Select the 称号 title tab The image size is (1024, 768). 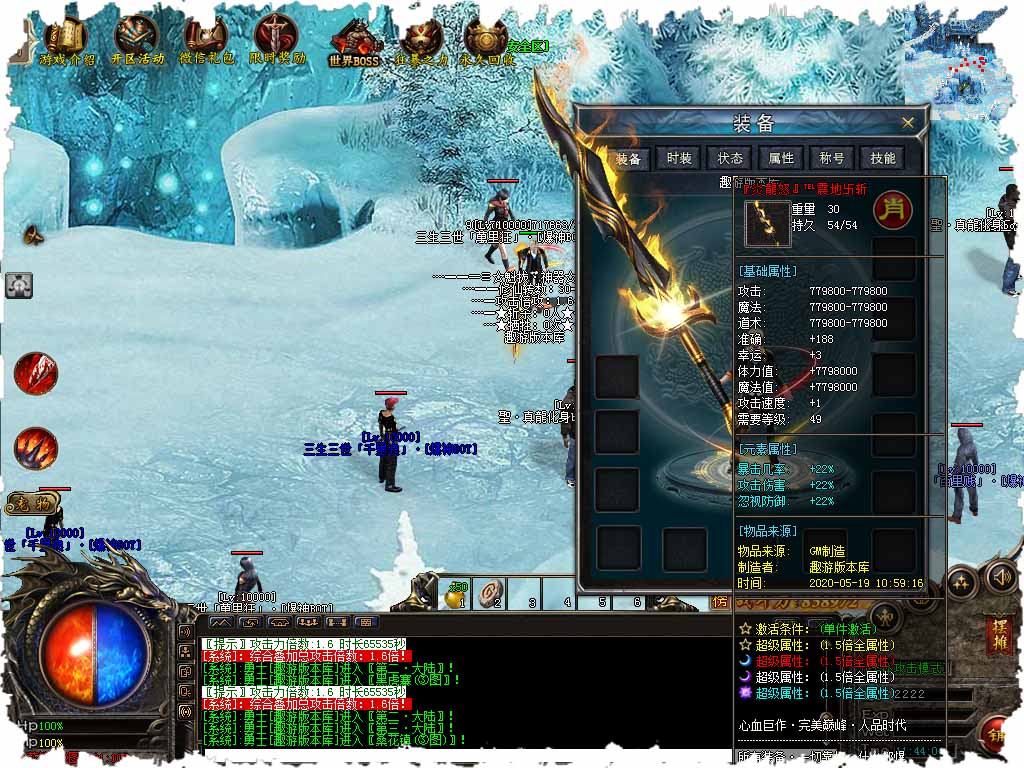pos(832,158)
